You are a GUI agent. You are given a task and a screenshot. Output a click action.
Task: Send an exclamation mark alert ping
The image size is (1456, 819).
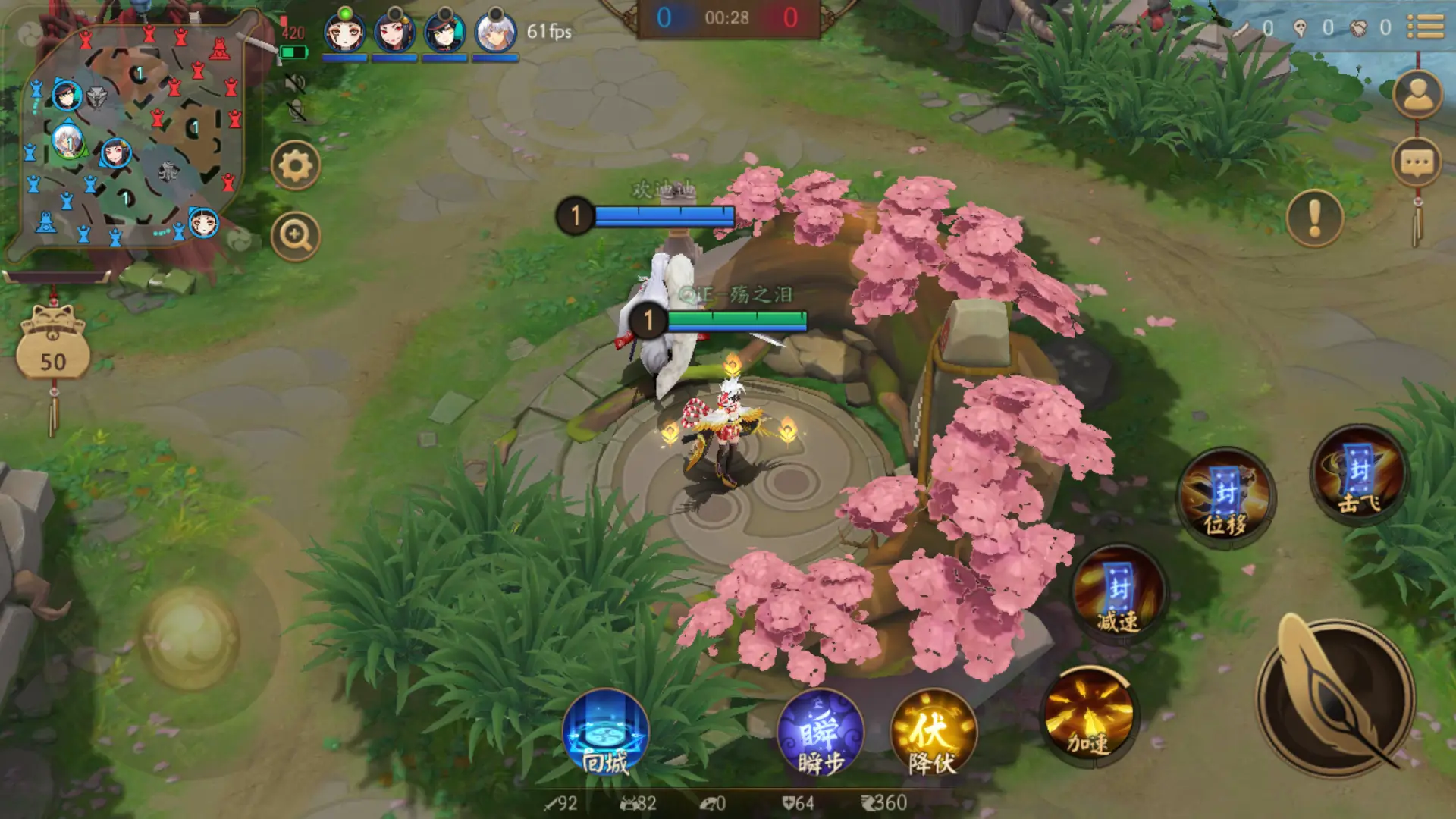1314,218
